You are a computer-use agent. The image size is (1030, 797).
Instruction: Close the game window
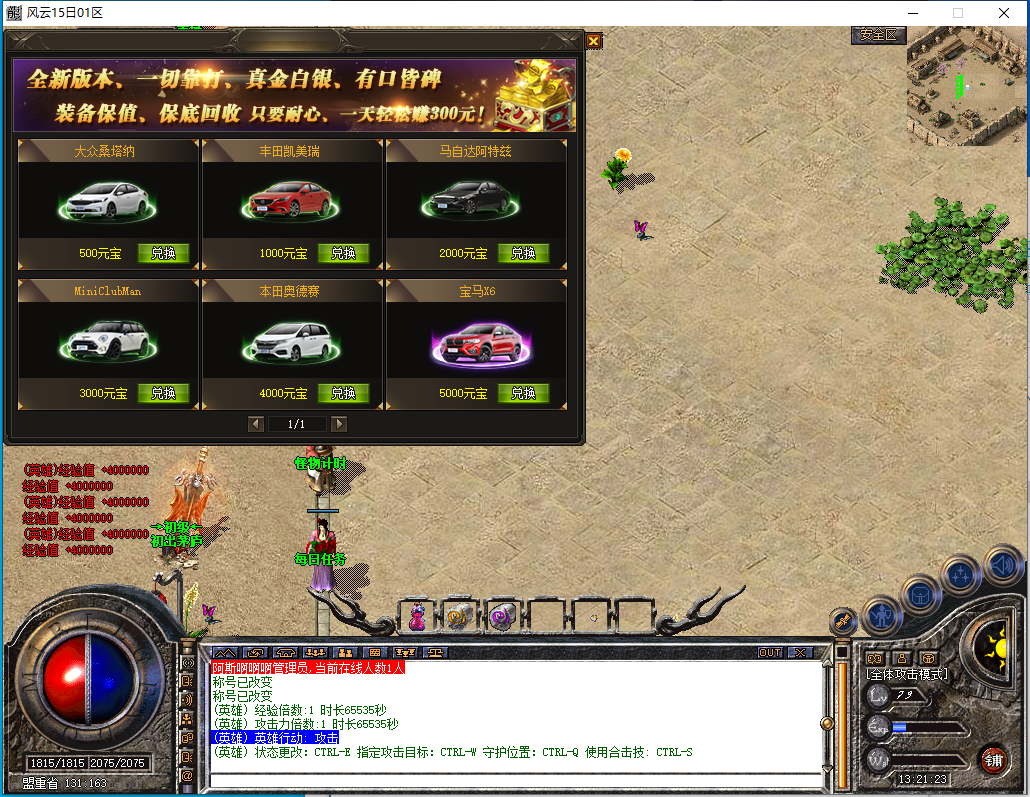coord(1004,13)
